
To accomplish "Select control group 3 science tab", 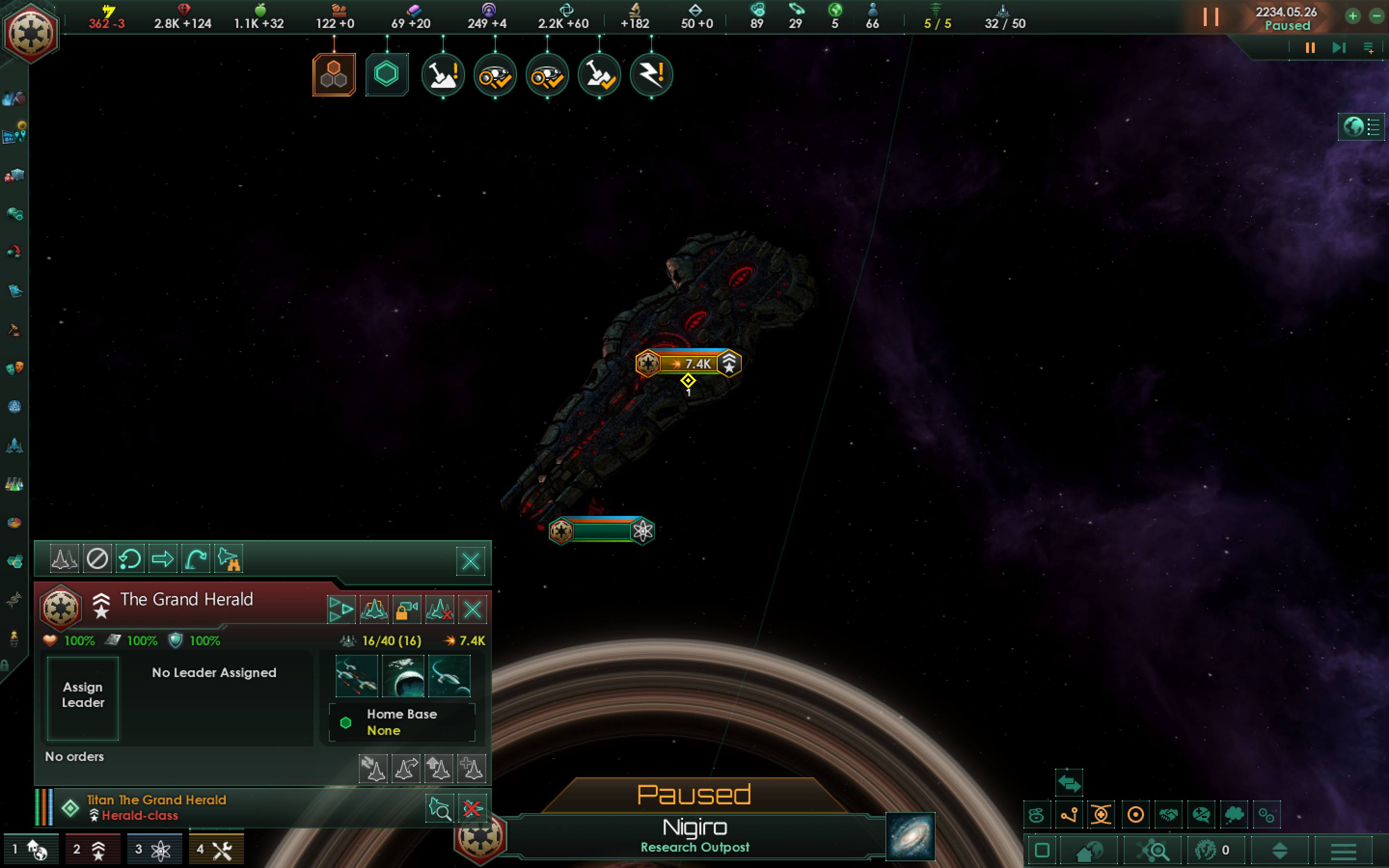I will [x=153, y=850].
